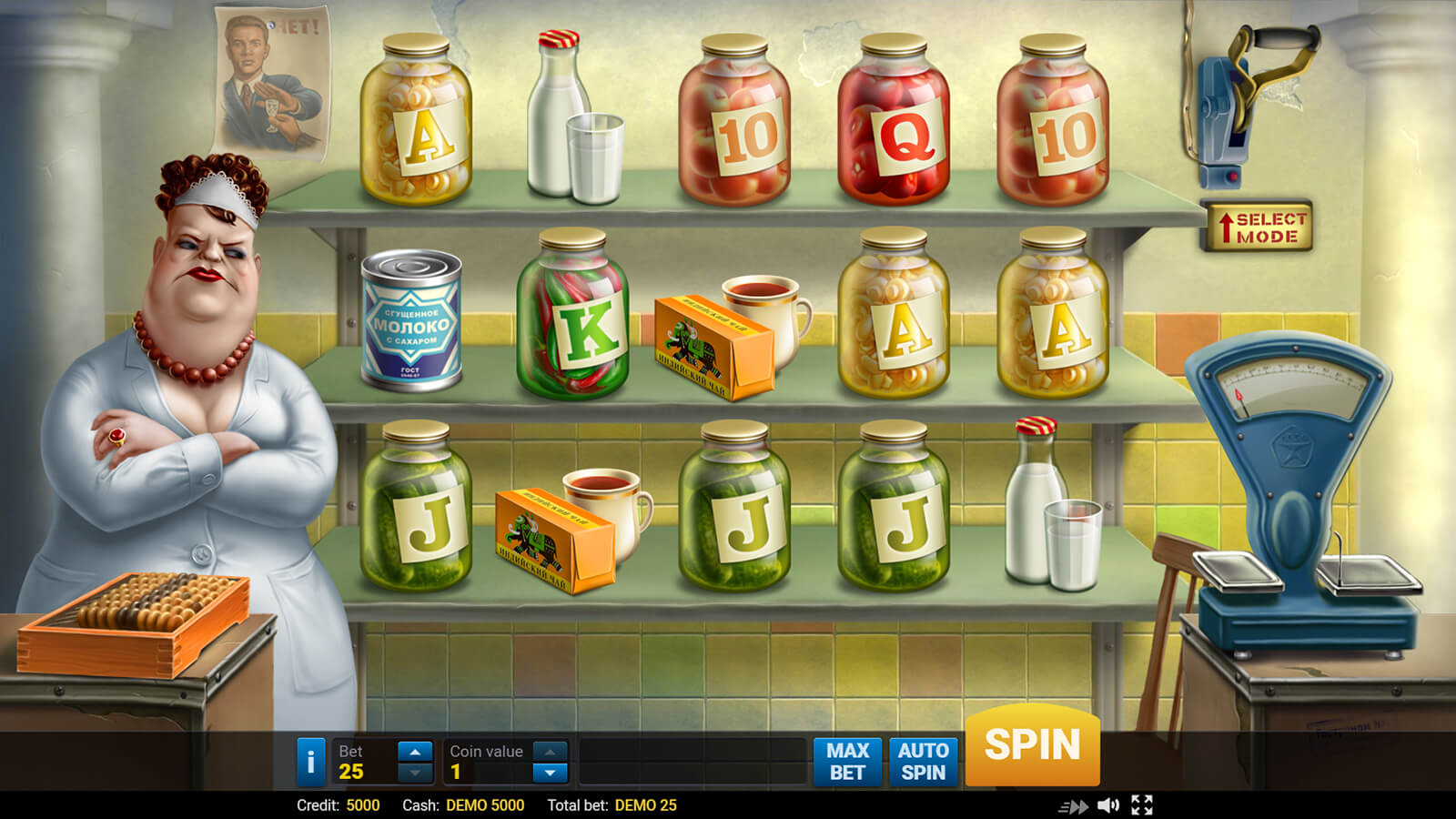Enter fullscreen with the expand icon
The image size is (1456, 819).
[x=1142, y=805]
